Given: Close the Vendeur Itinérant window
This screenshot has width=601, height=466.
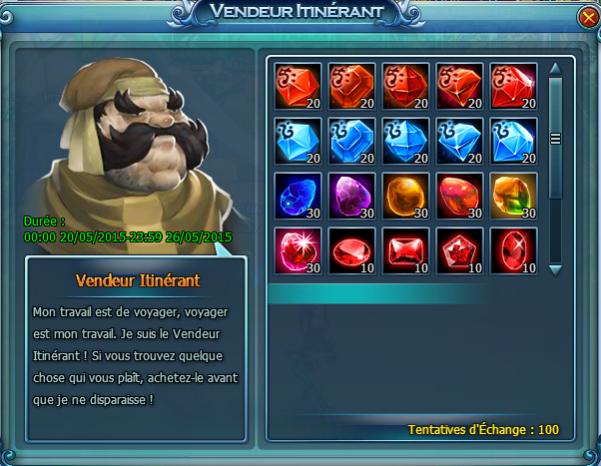Looking at the screenshot, I should click(x=587, y=18).
